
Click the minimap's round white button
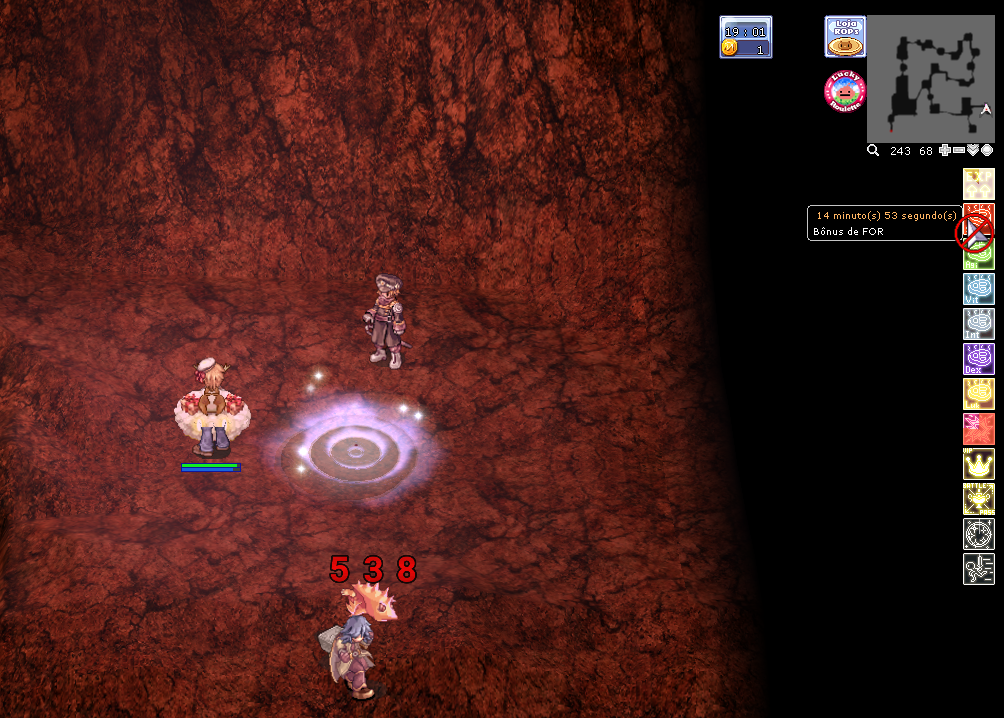click(x=987, y=151)
